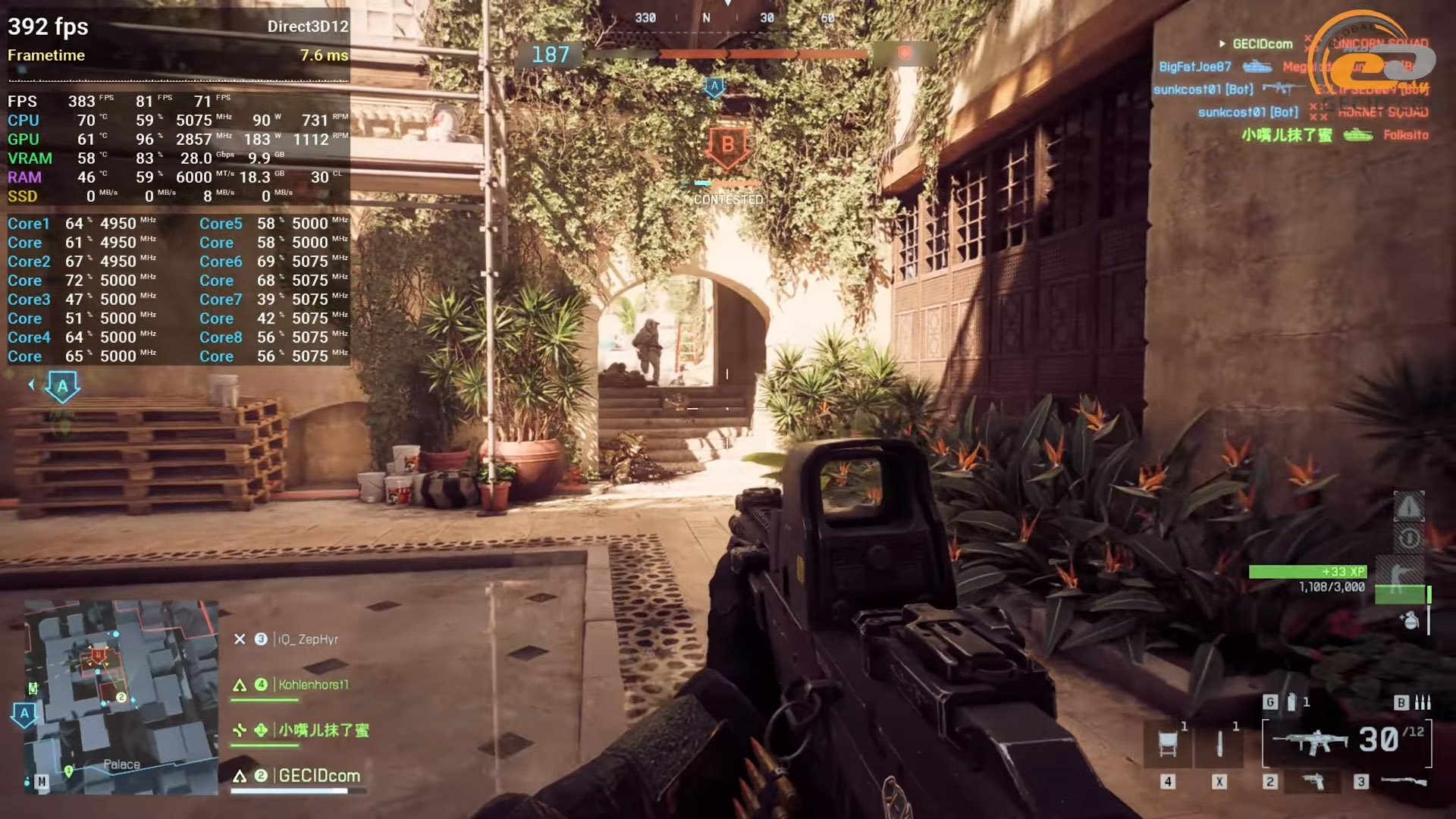Click the warning triangle status icon
Image resolution: width=1456 pixels, height=819 pixels.
tap(1409, 507)
